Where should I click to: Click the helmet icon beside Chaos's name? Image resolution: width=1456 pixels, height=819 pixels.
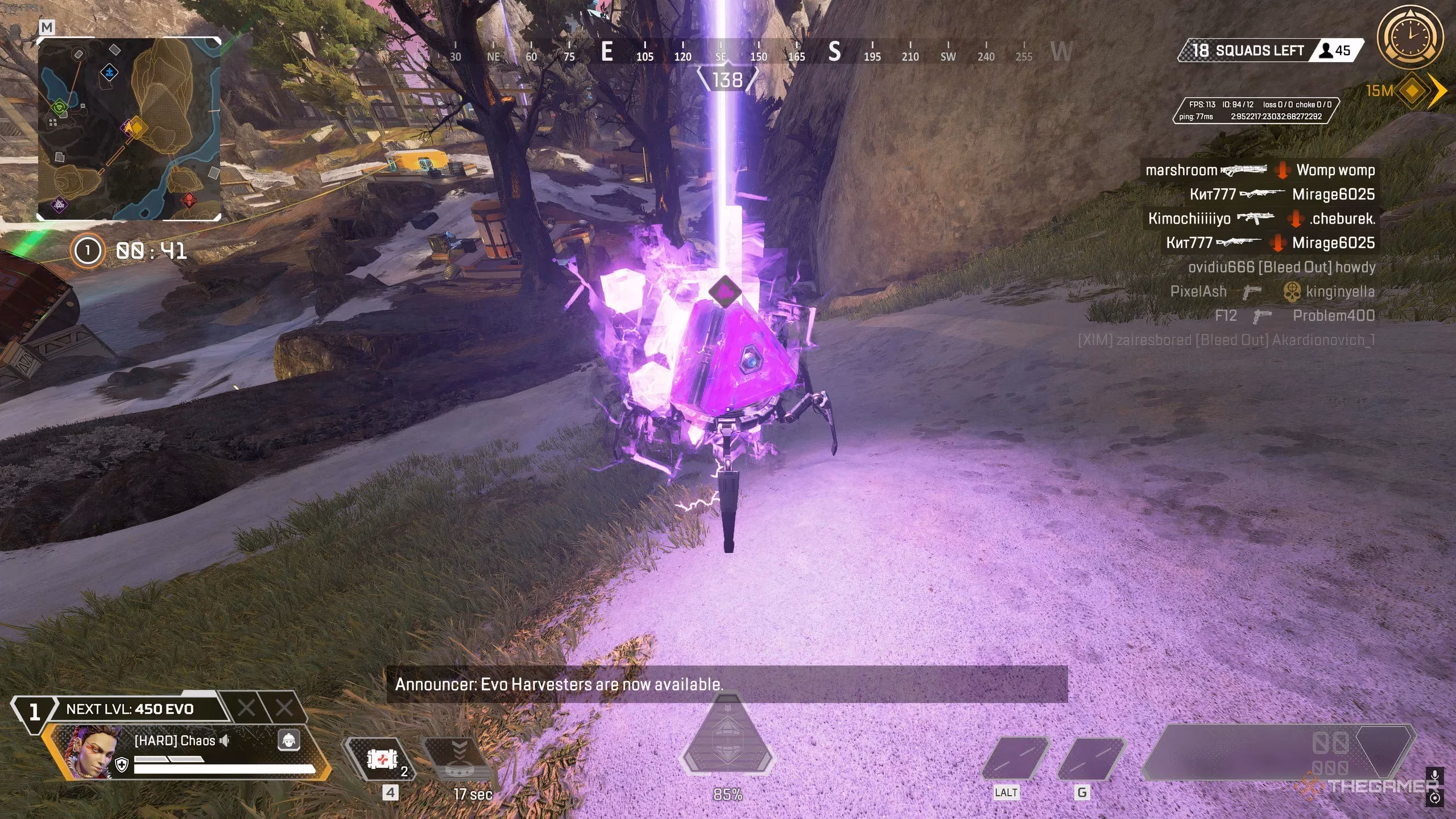click(x=289, y=740)
